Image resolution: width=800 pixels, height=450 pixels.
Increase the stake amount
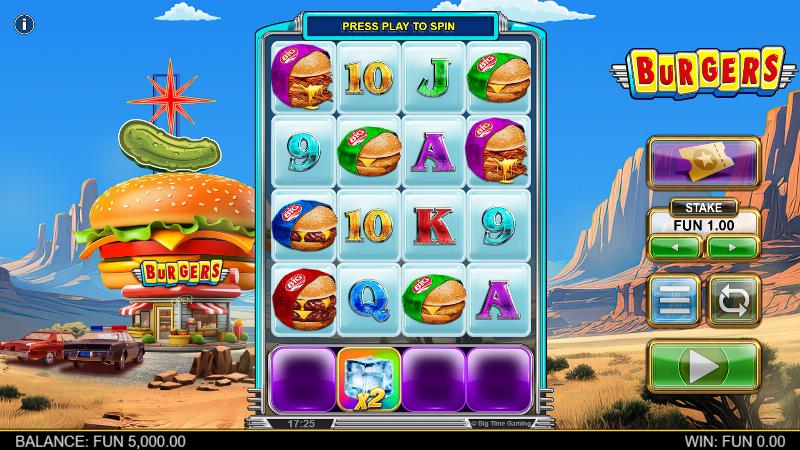pos(733,246)
